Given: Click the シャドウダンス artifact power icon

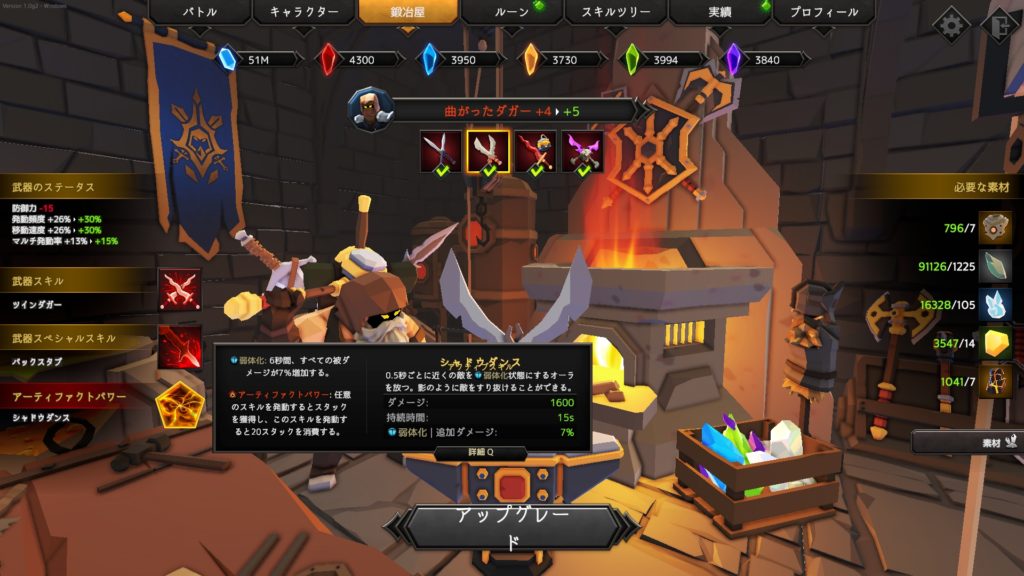Looking at the screenshot, I should (x=179, y=405).
